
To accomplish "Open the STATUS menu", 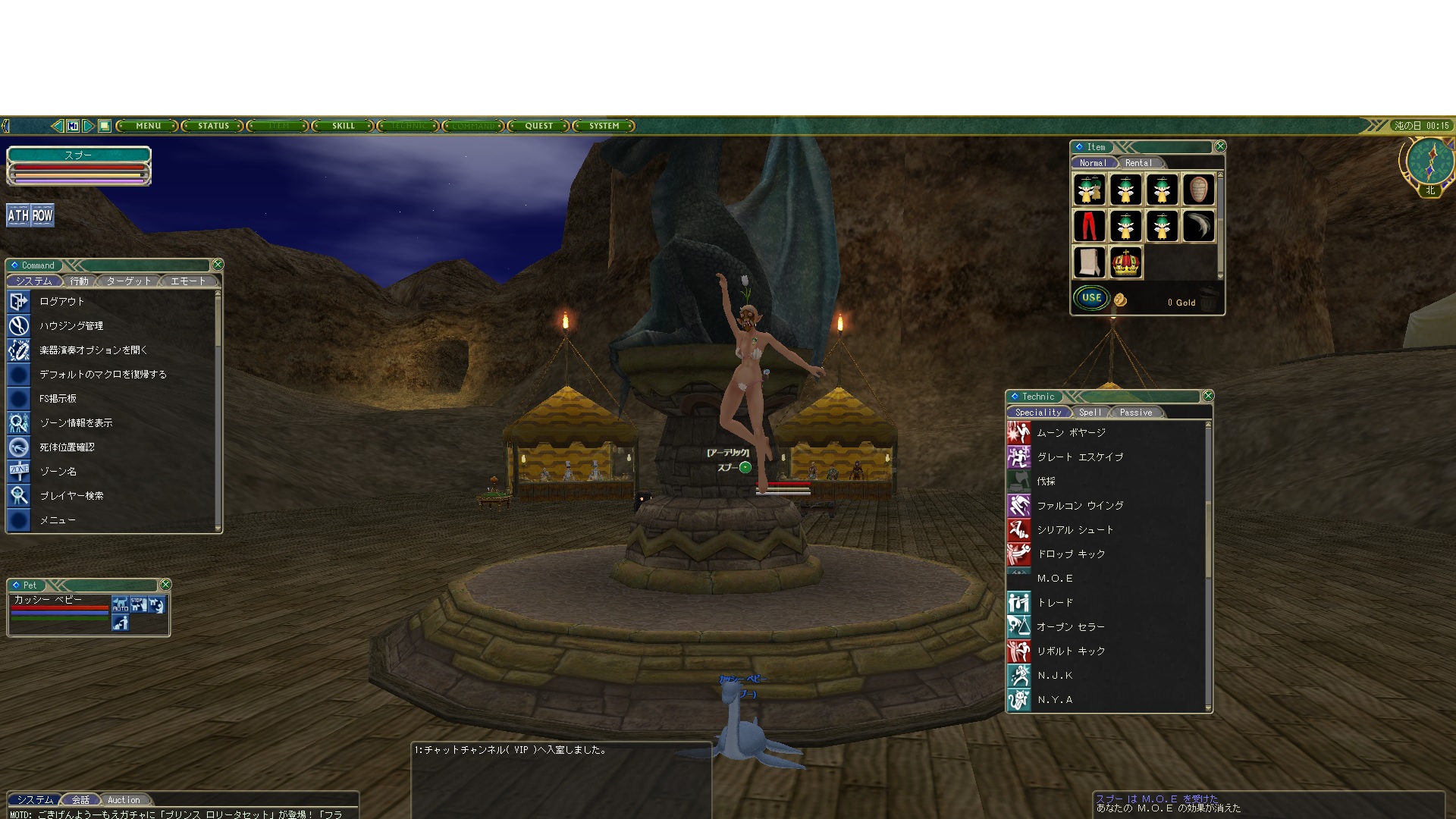I will point(213,126).
